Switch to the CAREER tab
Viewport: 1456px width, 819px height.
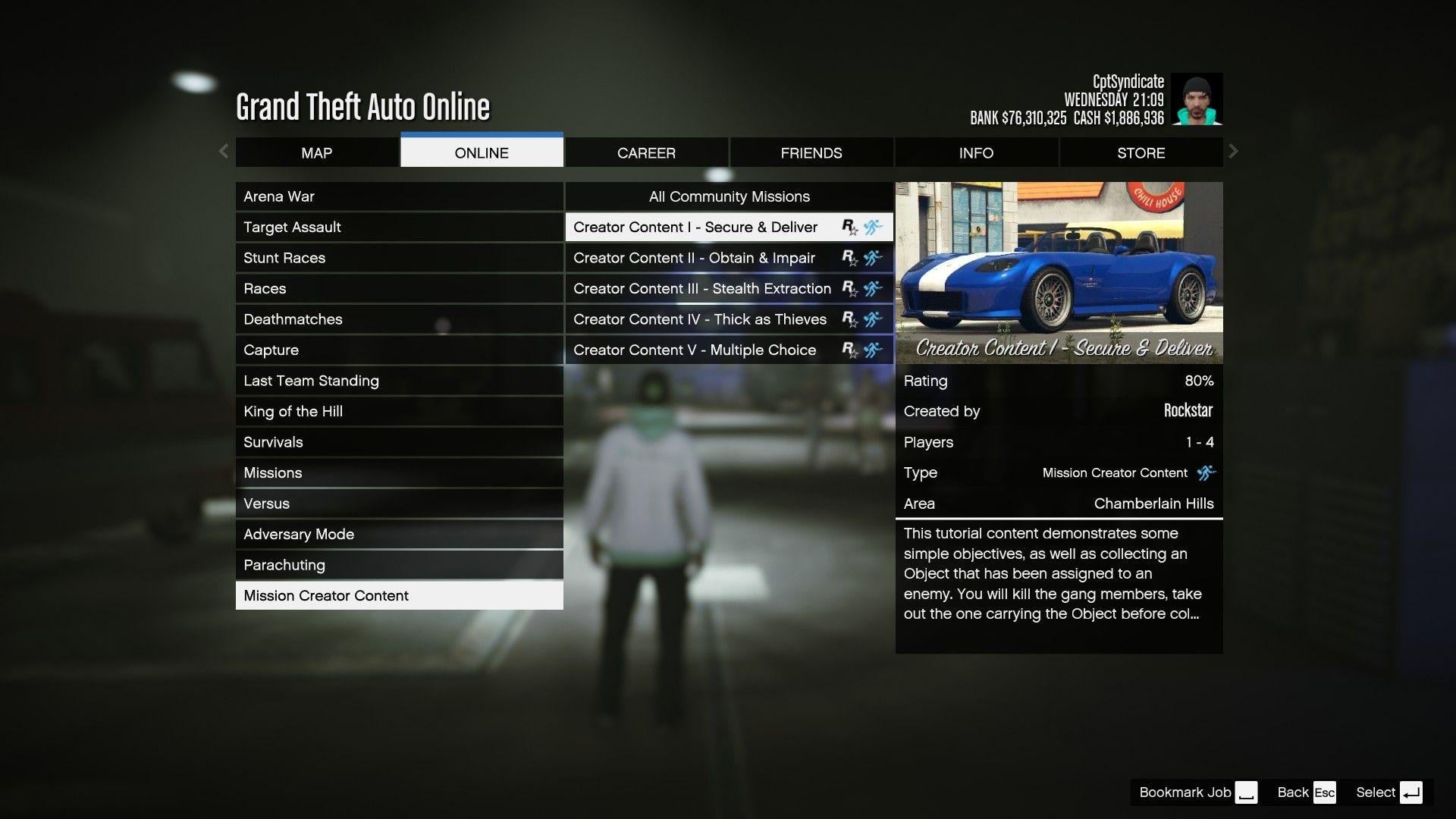point(645,152)
